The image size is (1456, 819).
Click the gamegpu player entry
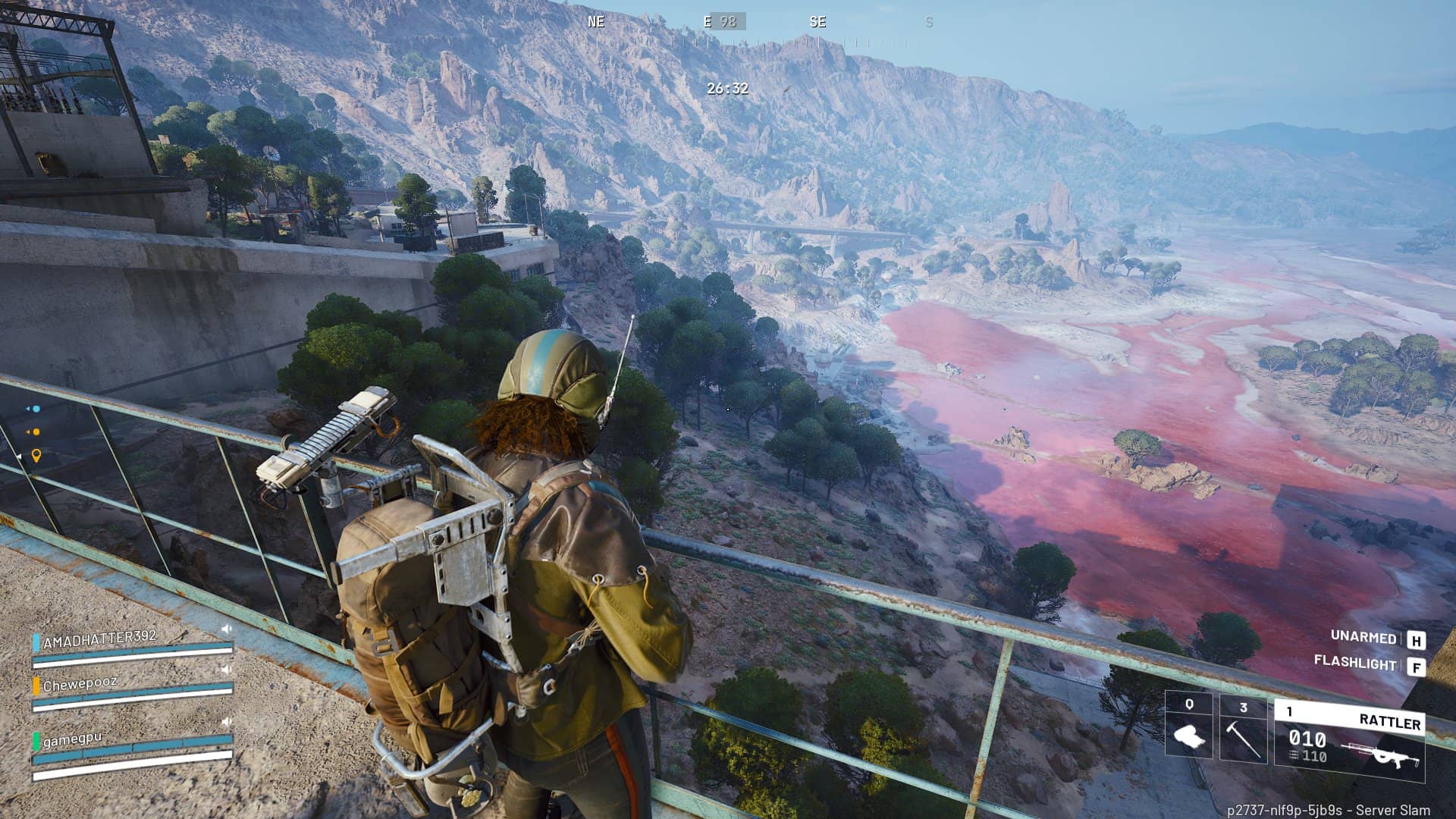72,739
